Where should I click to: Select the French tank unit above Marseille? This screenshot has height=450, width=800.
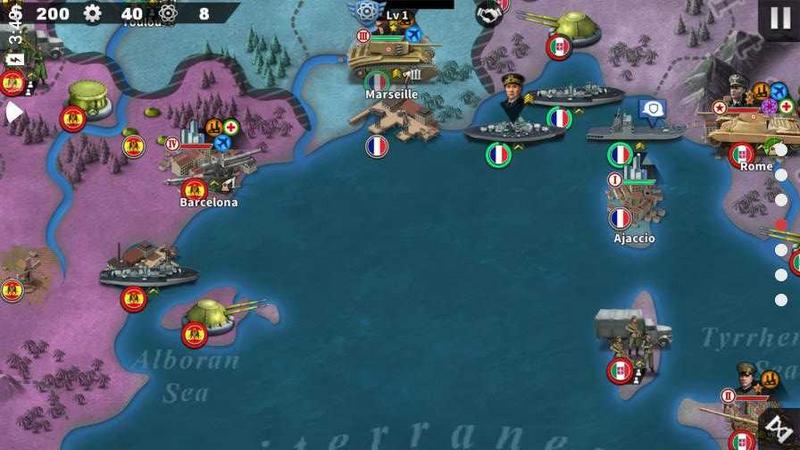coord(391,58)
